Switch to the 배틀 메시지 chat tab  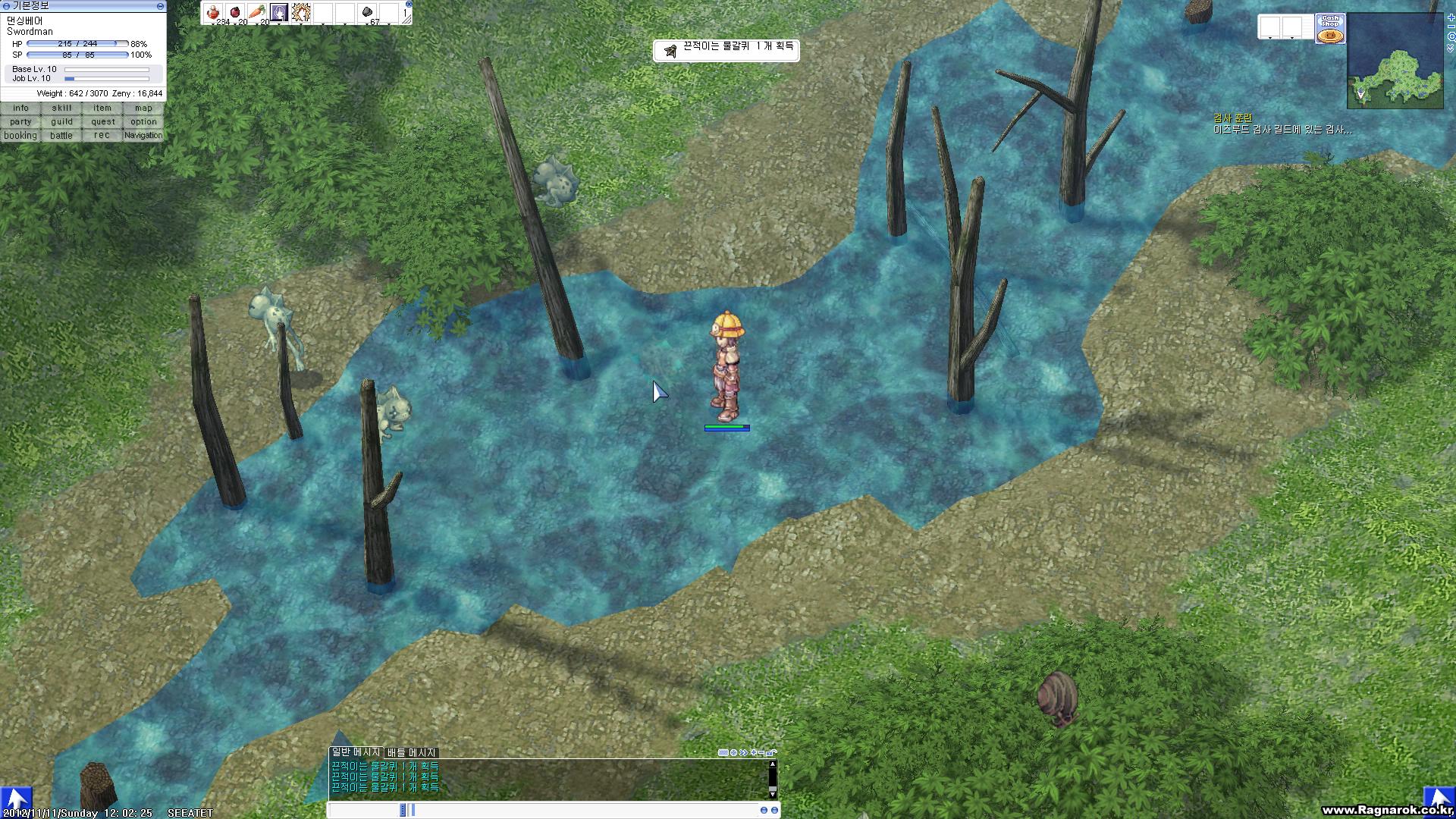(411, 752)
